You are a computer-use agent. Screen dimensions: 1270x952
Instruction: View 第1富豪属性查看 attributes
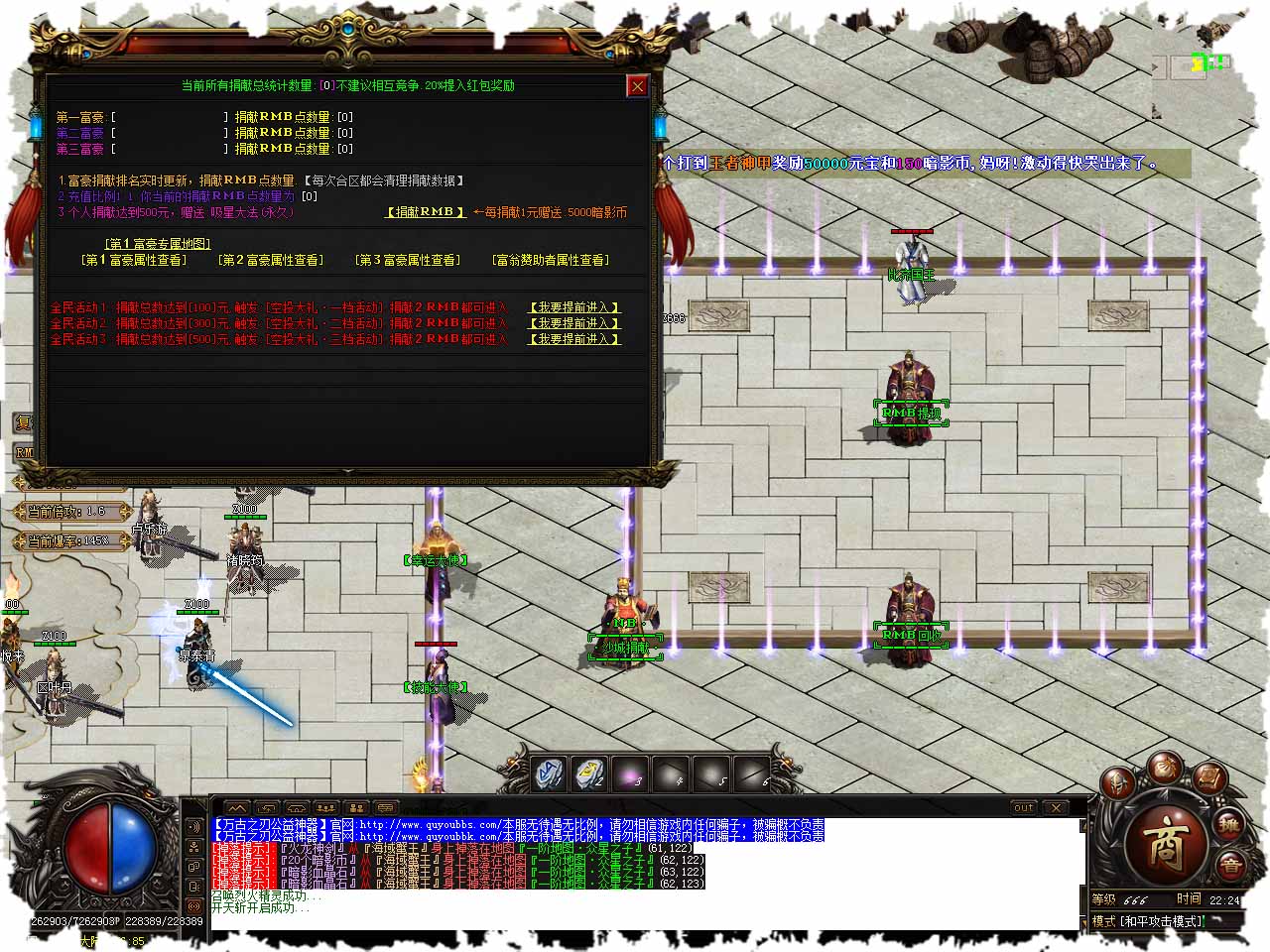[x=133, y=260]
